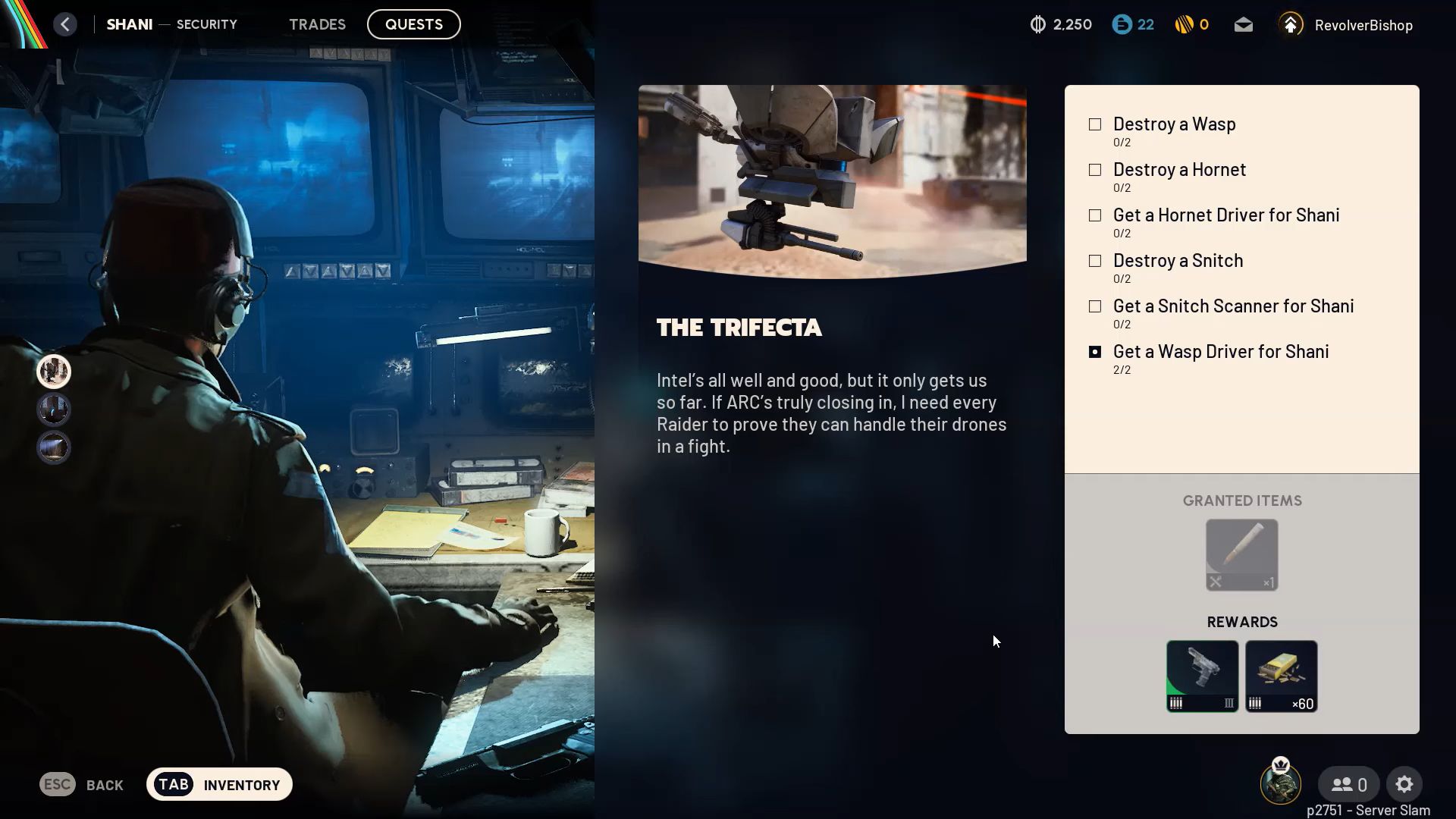This screenshot has height=819, width=1456.
Task: Click the blue currency icon showing 22
Action: pyautogui.click(x=1122, y=24)
